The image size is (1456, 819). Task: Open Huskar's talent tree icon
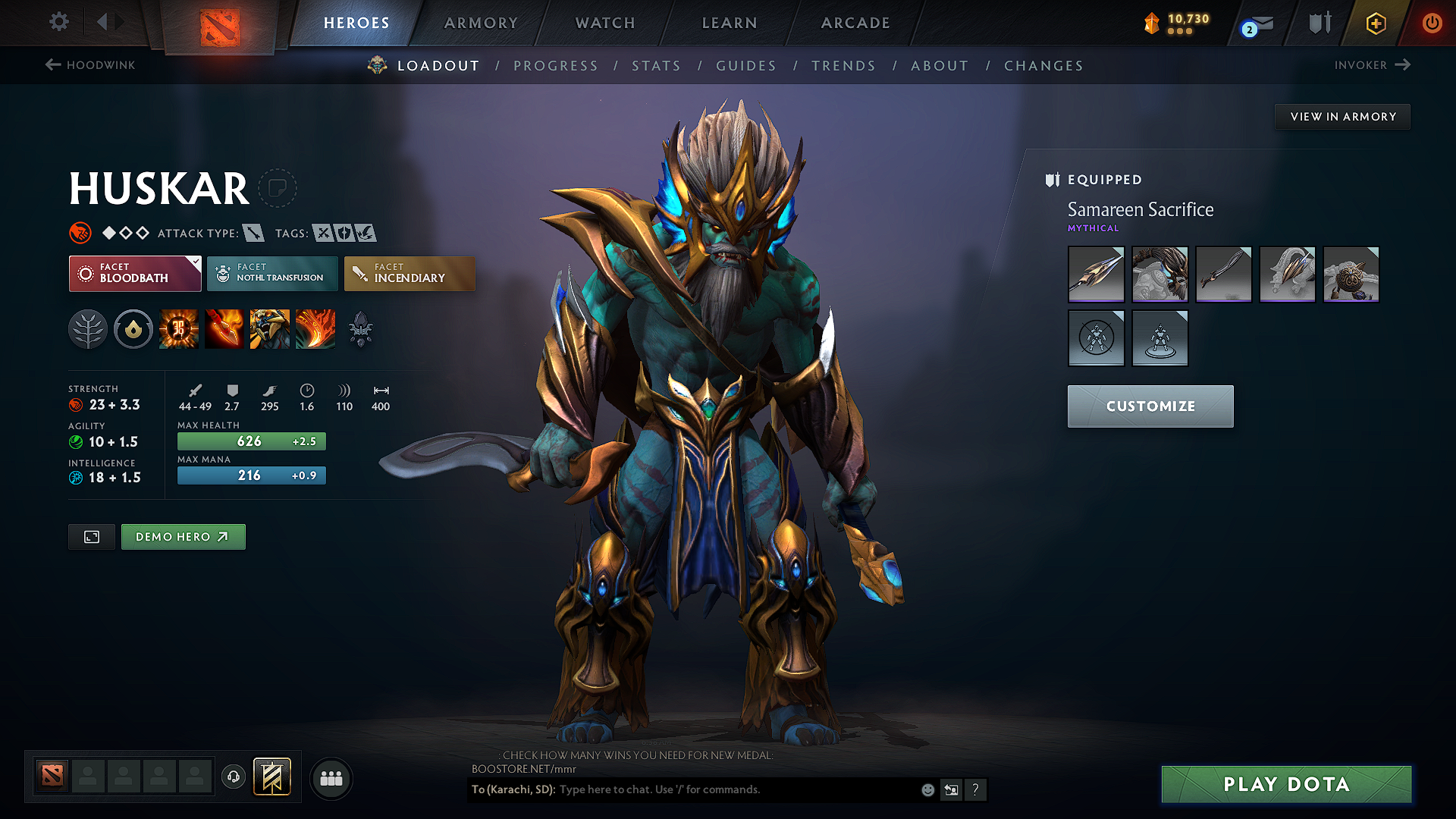click(88, 330)
